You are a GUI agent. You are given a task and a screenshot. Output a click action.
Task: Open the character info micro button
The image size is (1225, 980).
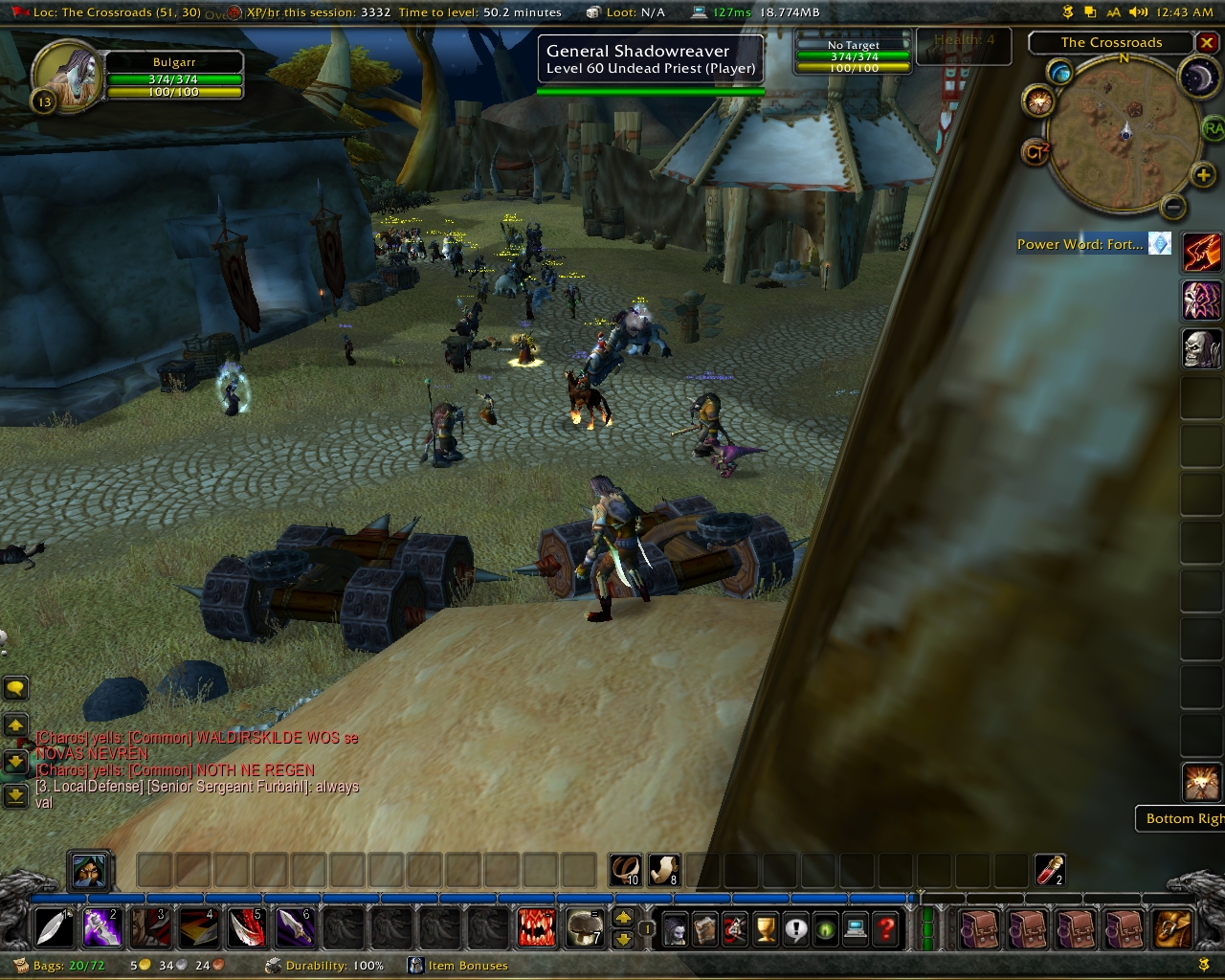coord(677,928)
